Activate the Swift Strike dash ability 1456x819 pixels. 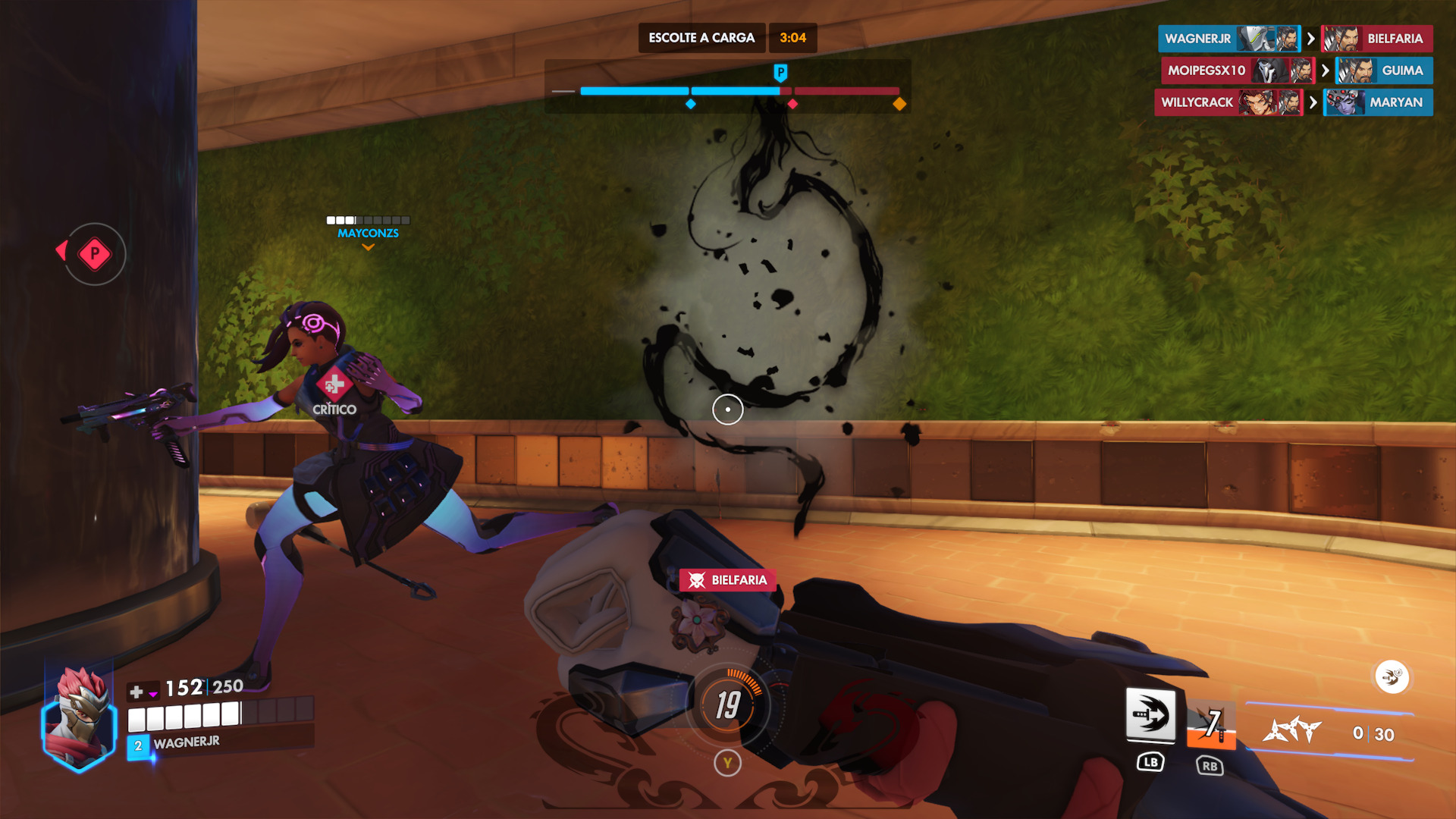click(x=1150, y=715)
